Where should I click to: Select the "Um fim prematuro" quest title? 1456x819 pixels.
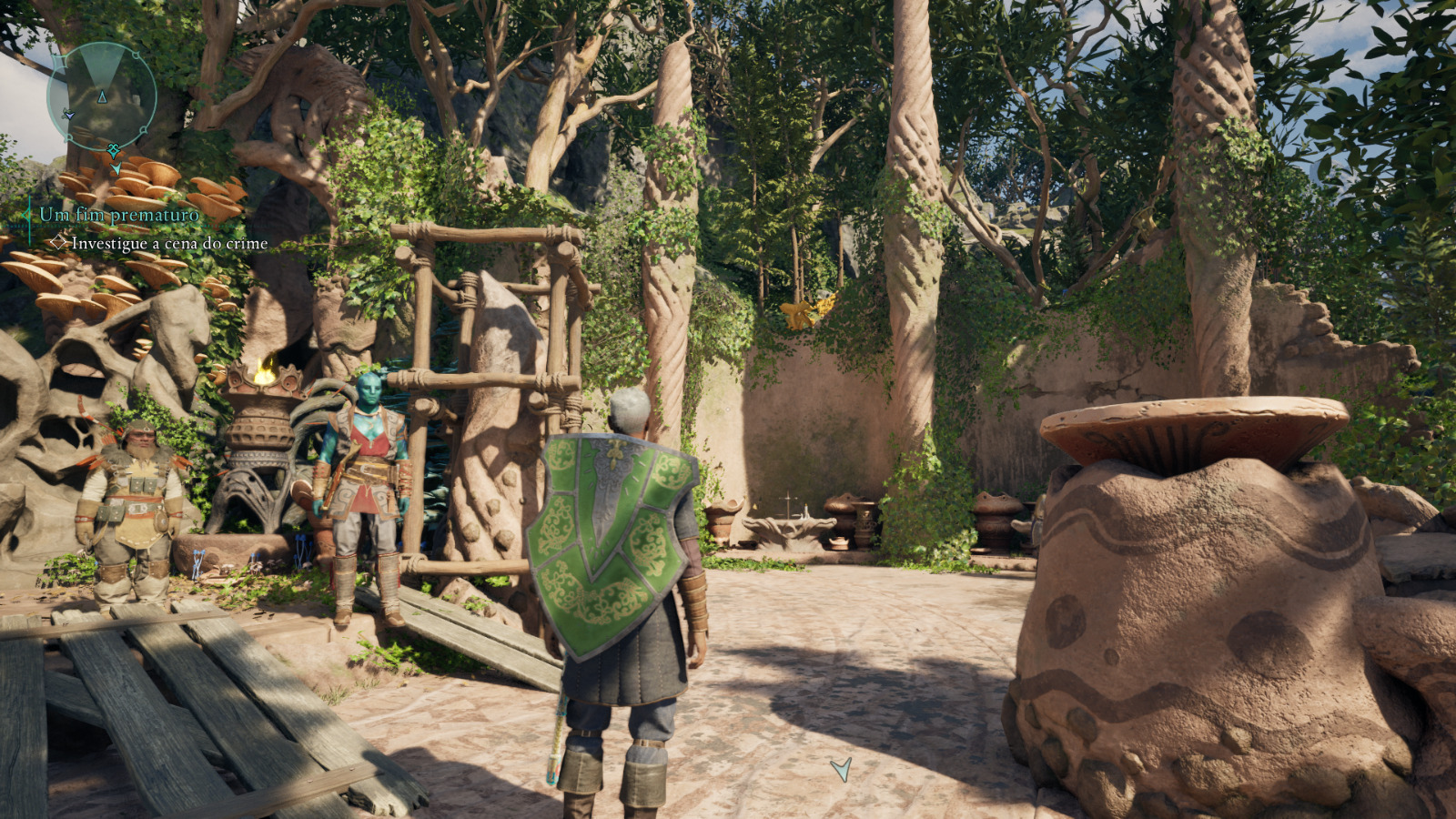[119, 215]
